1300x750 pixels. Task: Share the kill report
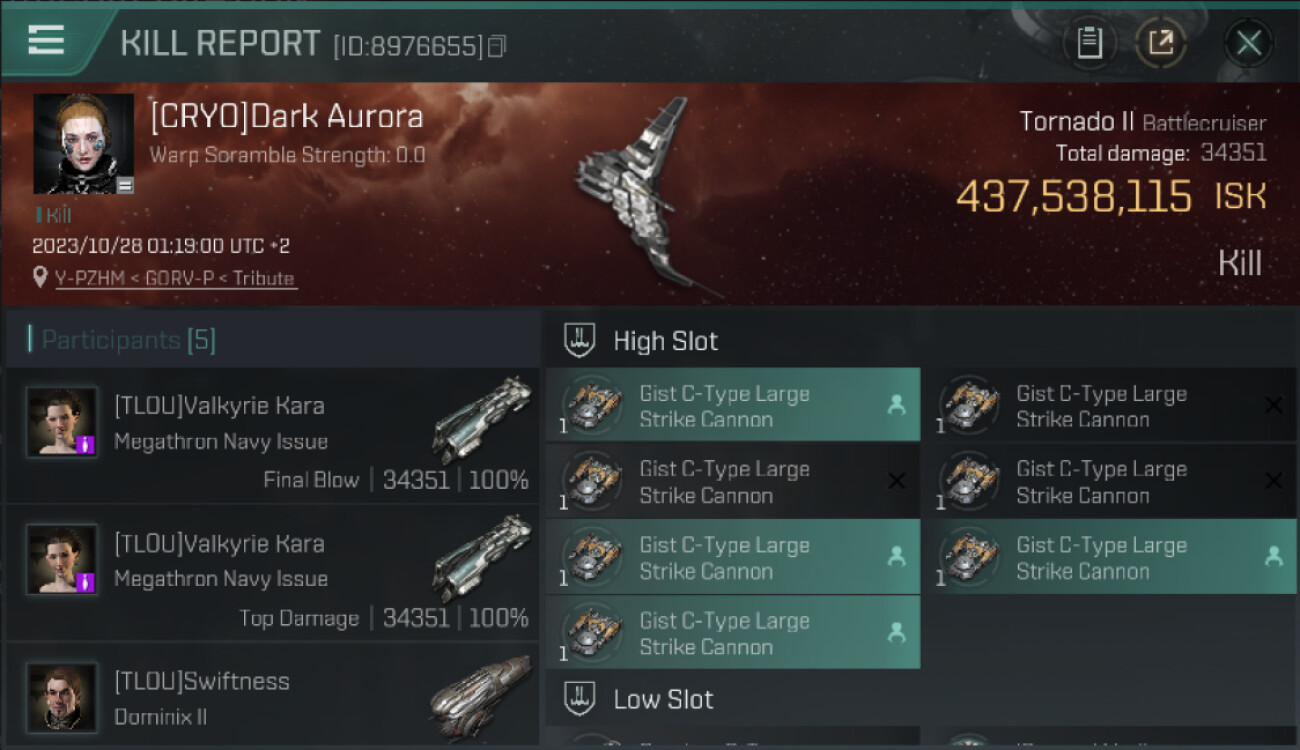click(x=1161, y=43)
